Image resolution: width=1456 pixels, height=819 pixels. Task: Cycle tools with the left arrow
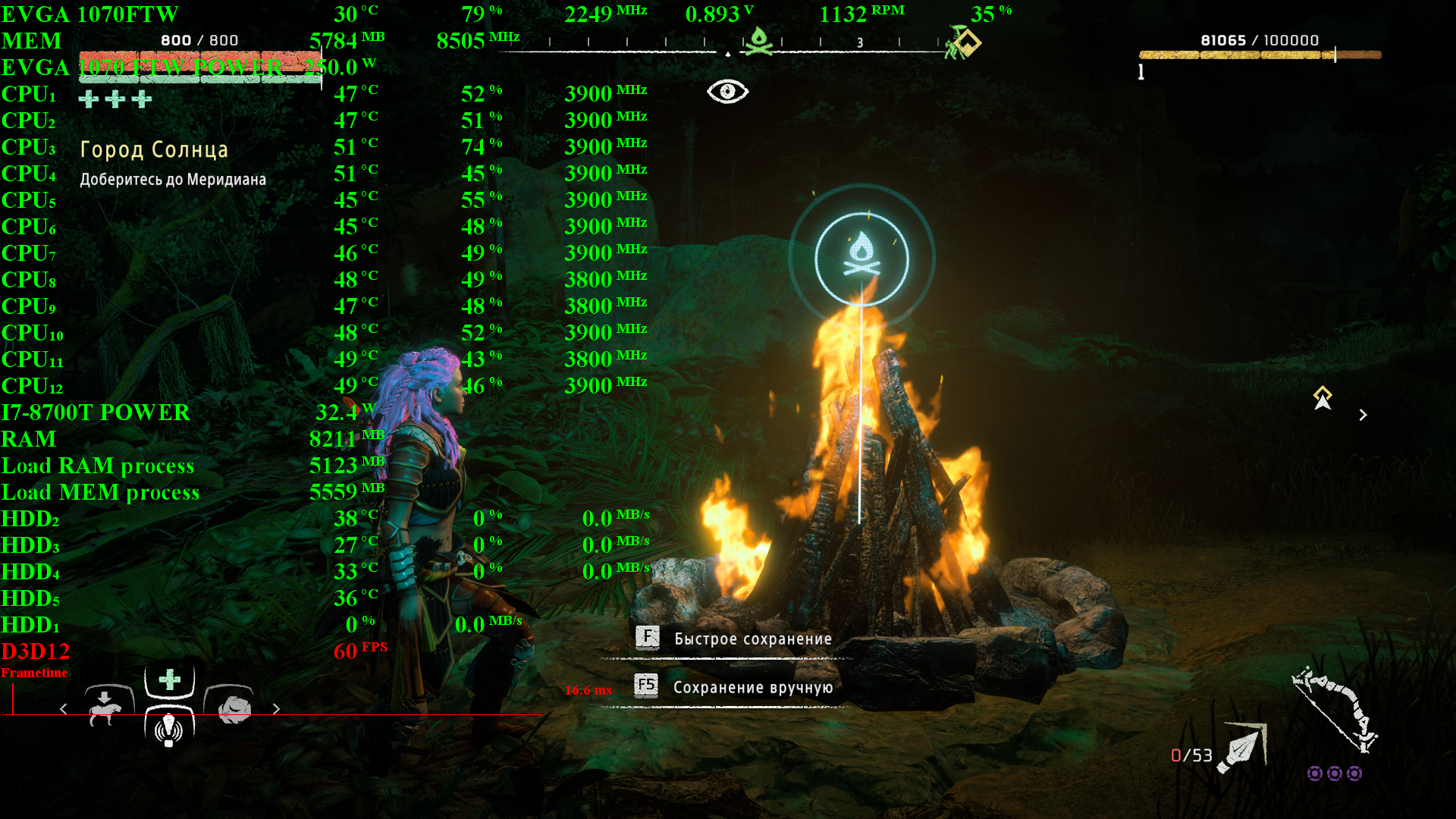pos(64,709)
